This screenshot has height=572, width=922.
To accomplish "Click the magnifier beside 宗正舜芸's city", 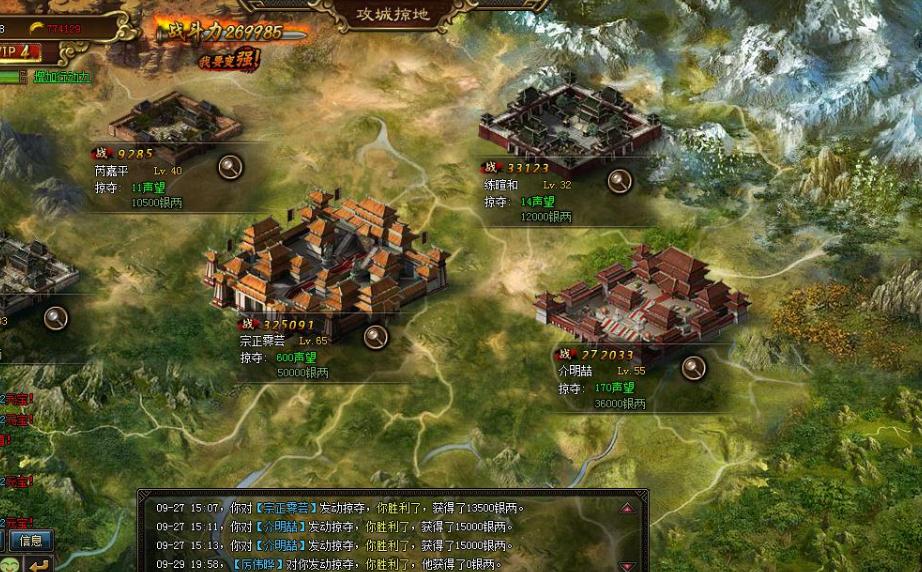I will click(375, 336).
